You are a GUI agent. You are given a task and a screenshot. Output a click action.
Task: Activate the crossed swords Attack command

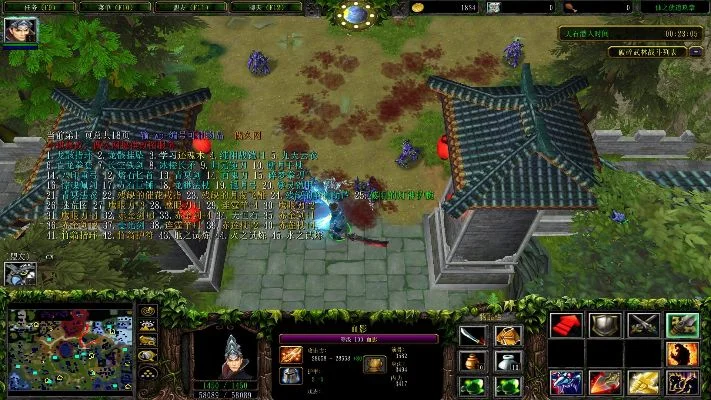pyautogui.click(x=643, y=325)
